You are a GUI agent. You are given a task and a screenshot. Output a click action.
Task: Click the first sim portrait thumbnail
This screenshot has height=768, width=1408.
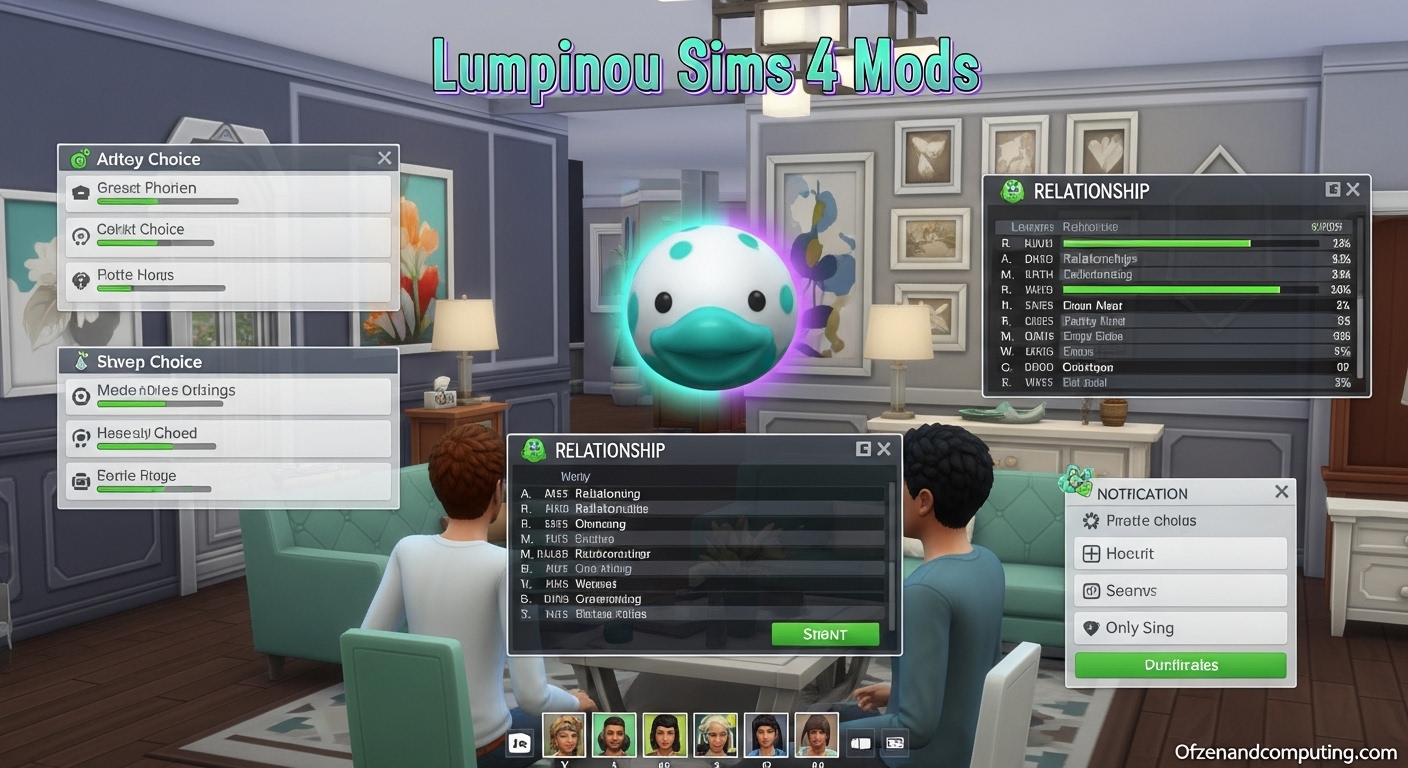pyautogui.click(x=565, y=733)
